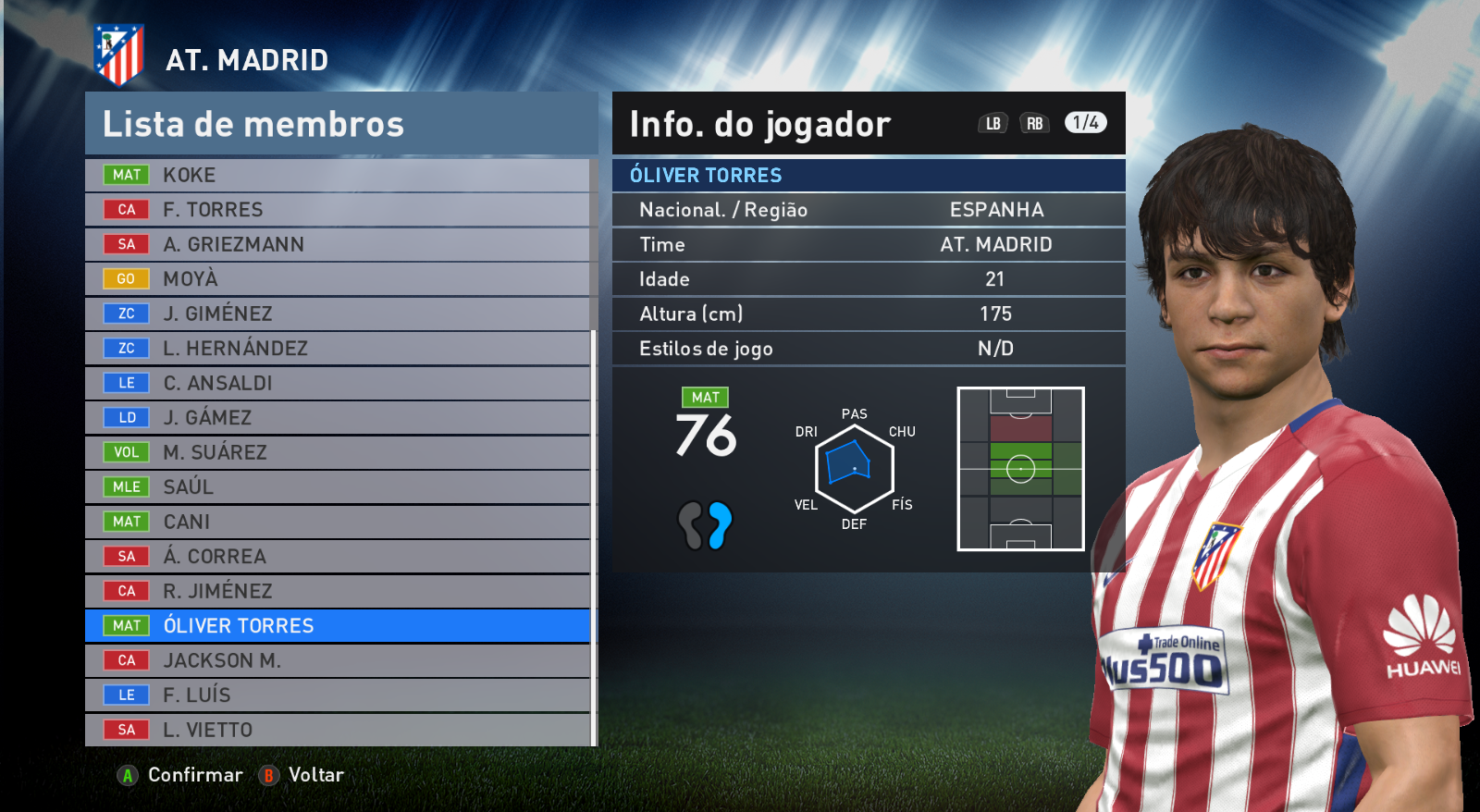Pick goalkeeper Moyà in the list

coord(337,279)
